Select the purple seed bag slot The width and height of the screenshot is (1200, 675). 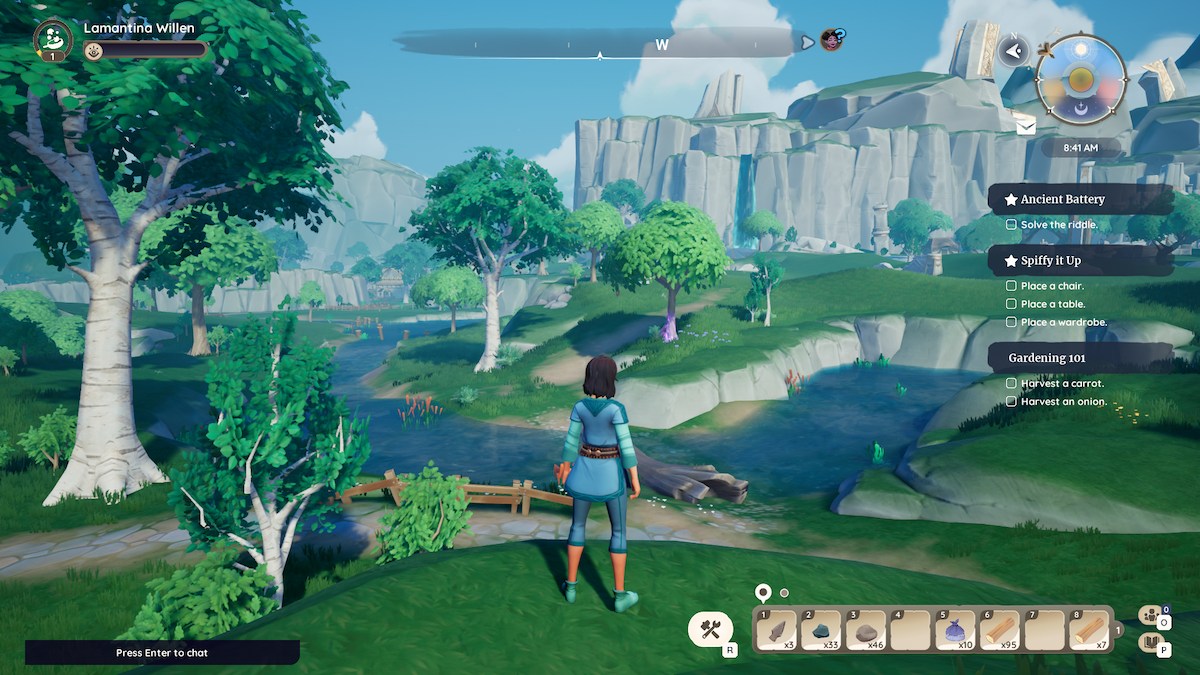pos(956,630)
